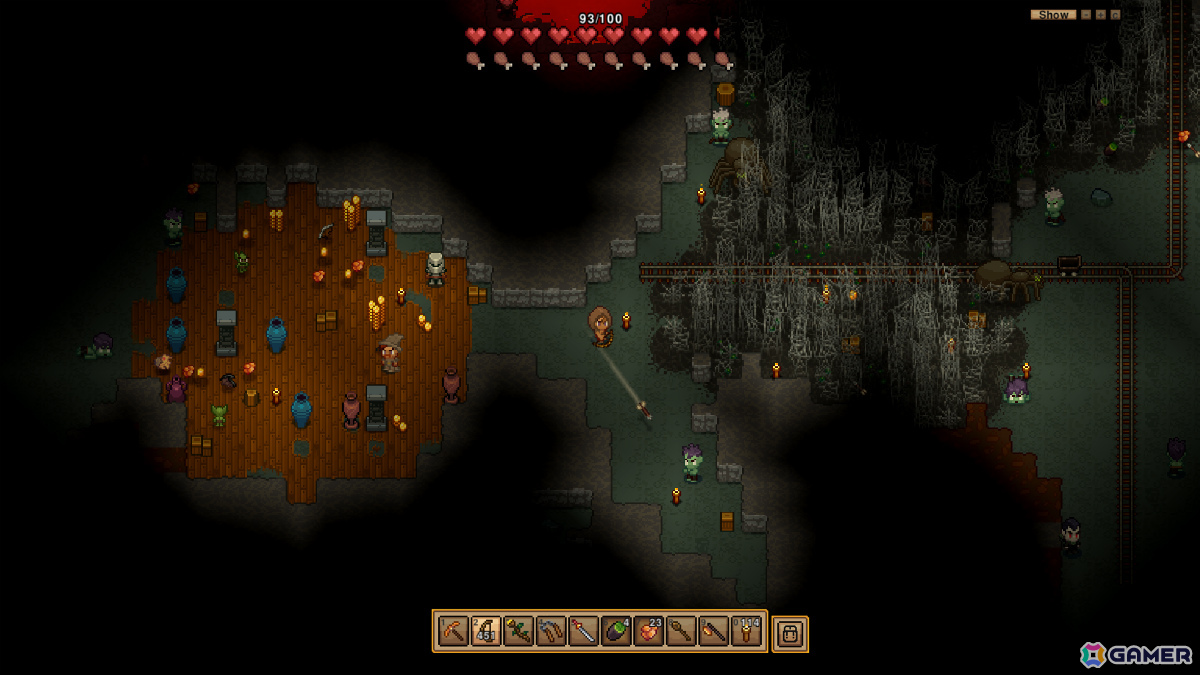The width and height of the screenshot is (1200, 675).
Task: Click the small C button
Action: click(x=1115, y=15)
